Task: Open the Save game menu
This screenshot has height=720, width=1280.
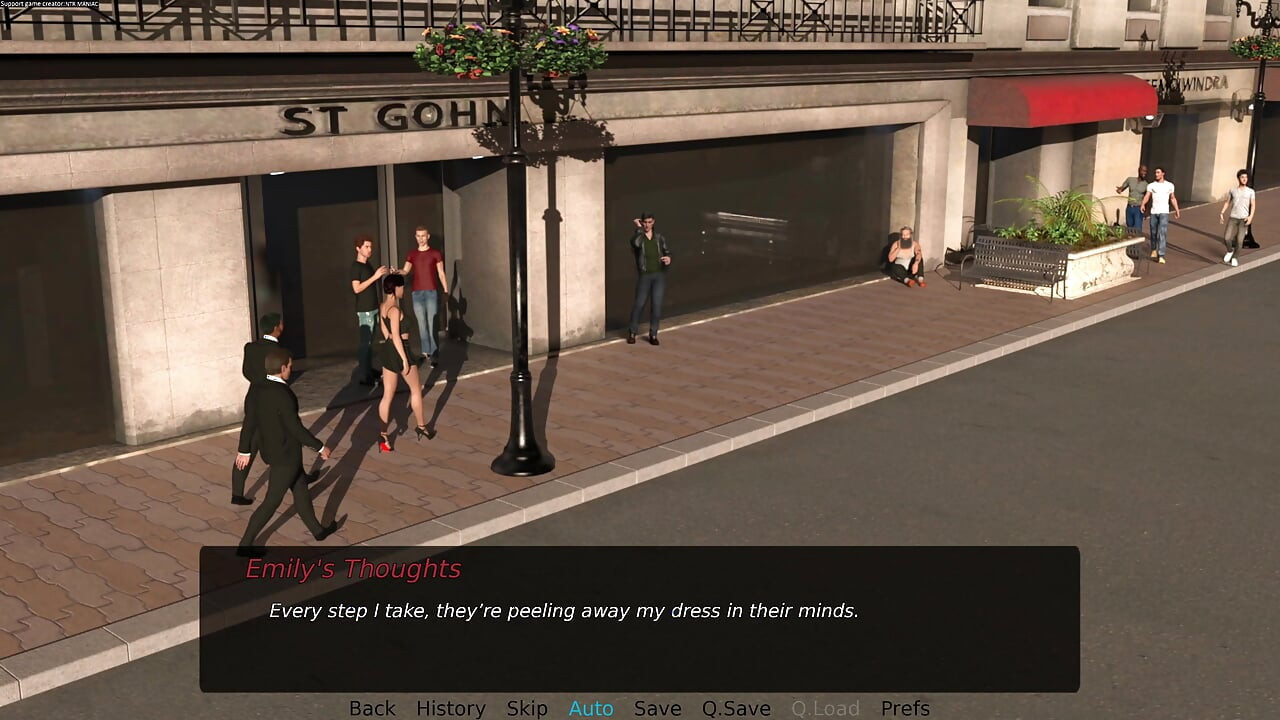Action: pyautogui.click(x=657, y=708)
